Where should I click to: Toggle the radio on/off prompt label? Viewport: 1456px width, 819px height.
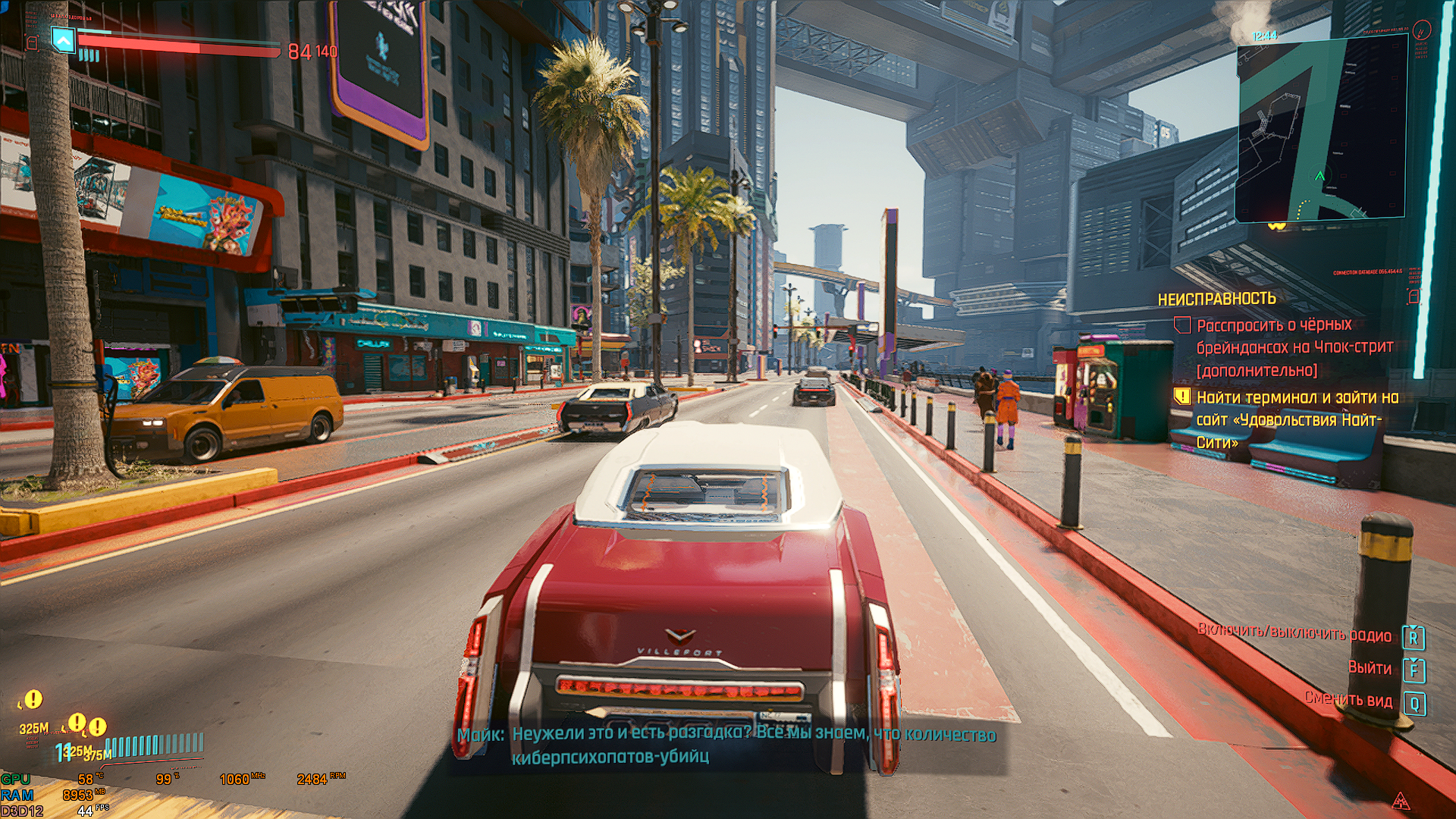click(x=1294, y=634)
